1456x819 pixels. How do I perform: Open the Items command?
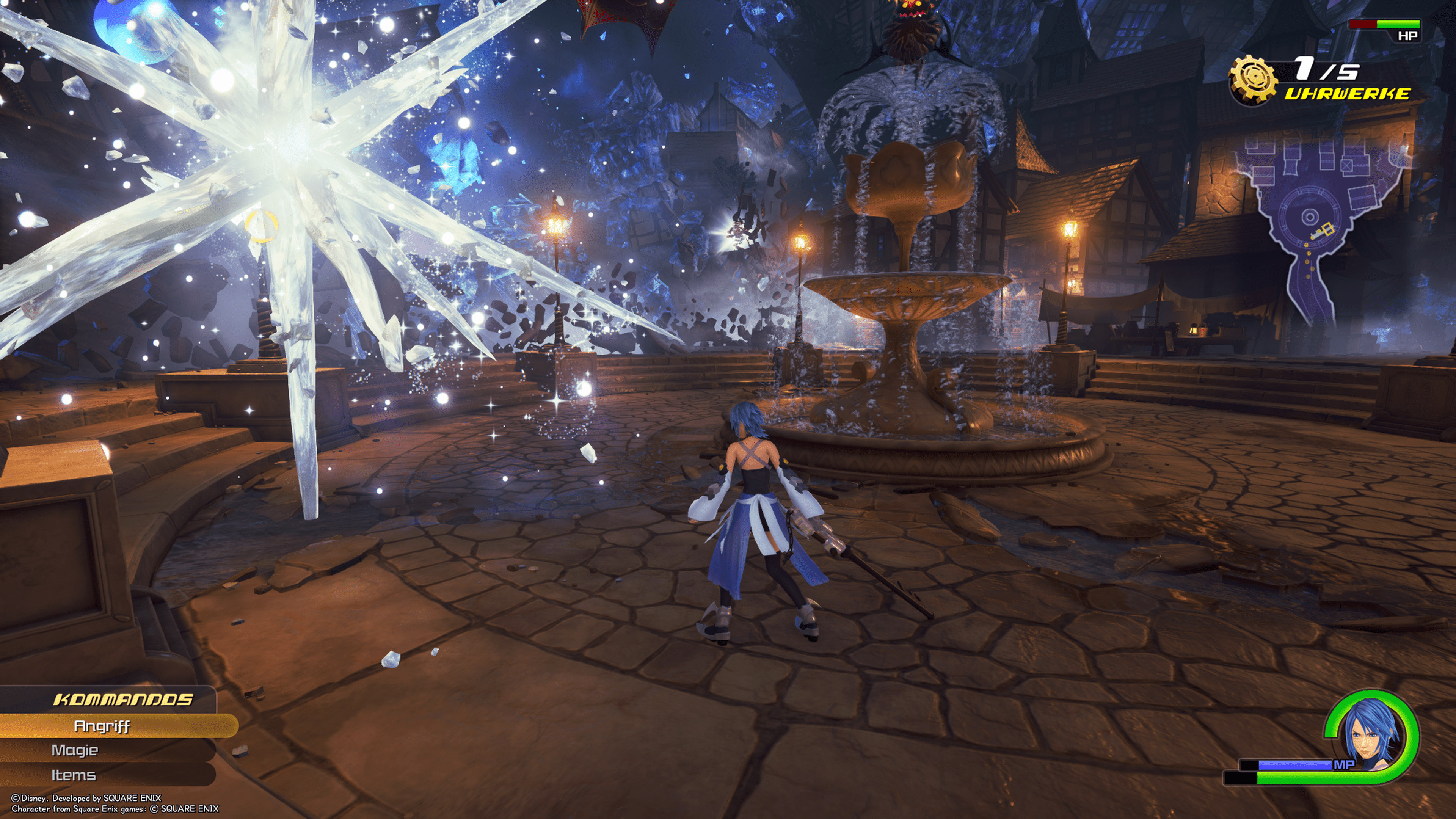point(74,775)
